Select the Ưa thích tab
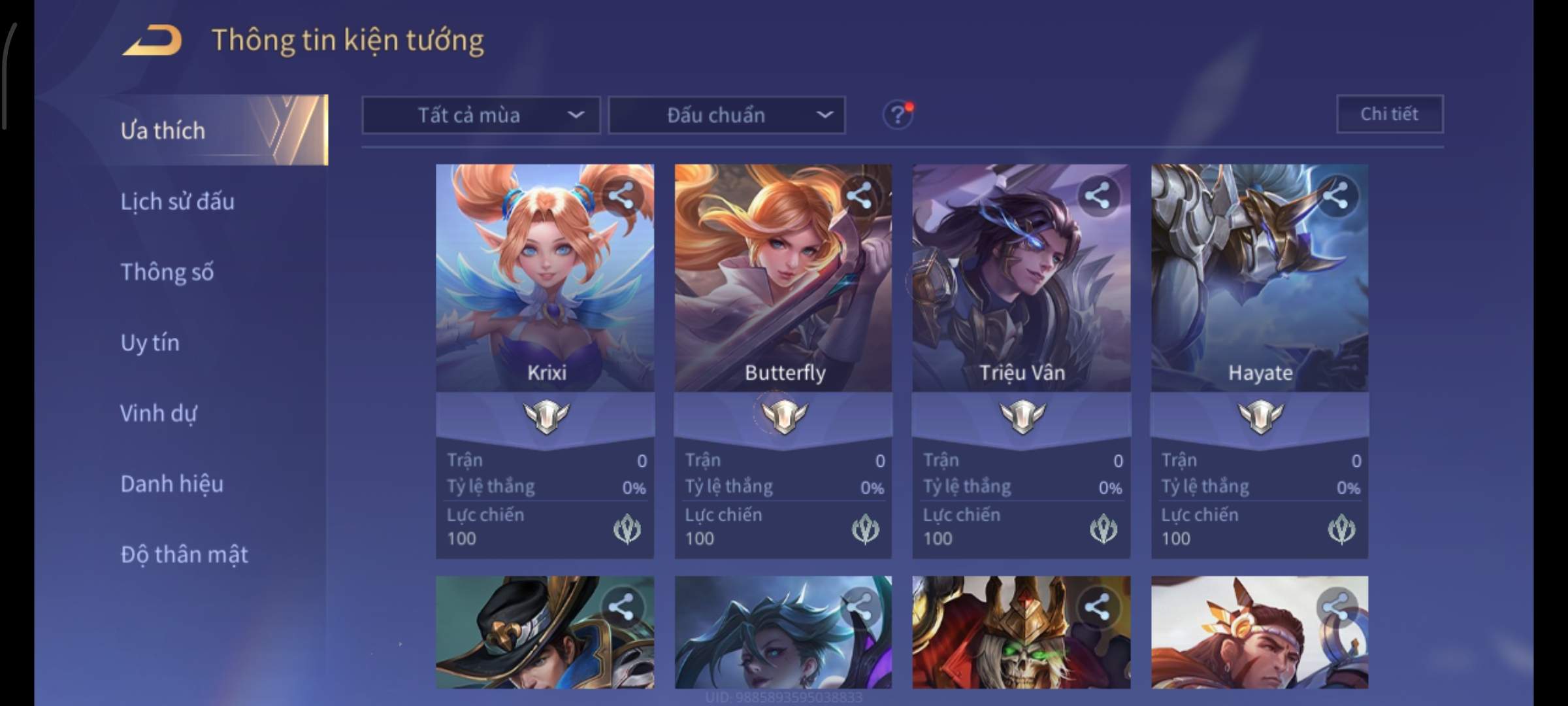Screen dimensions: 1568x706 163,131
